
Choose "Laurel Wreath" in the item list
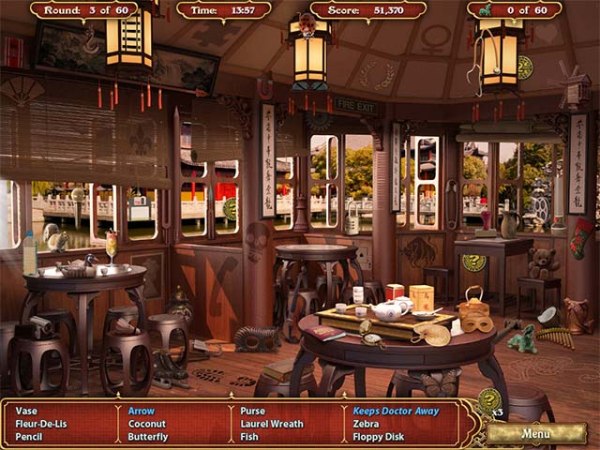tap(272, 423)
